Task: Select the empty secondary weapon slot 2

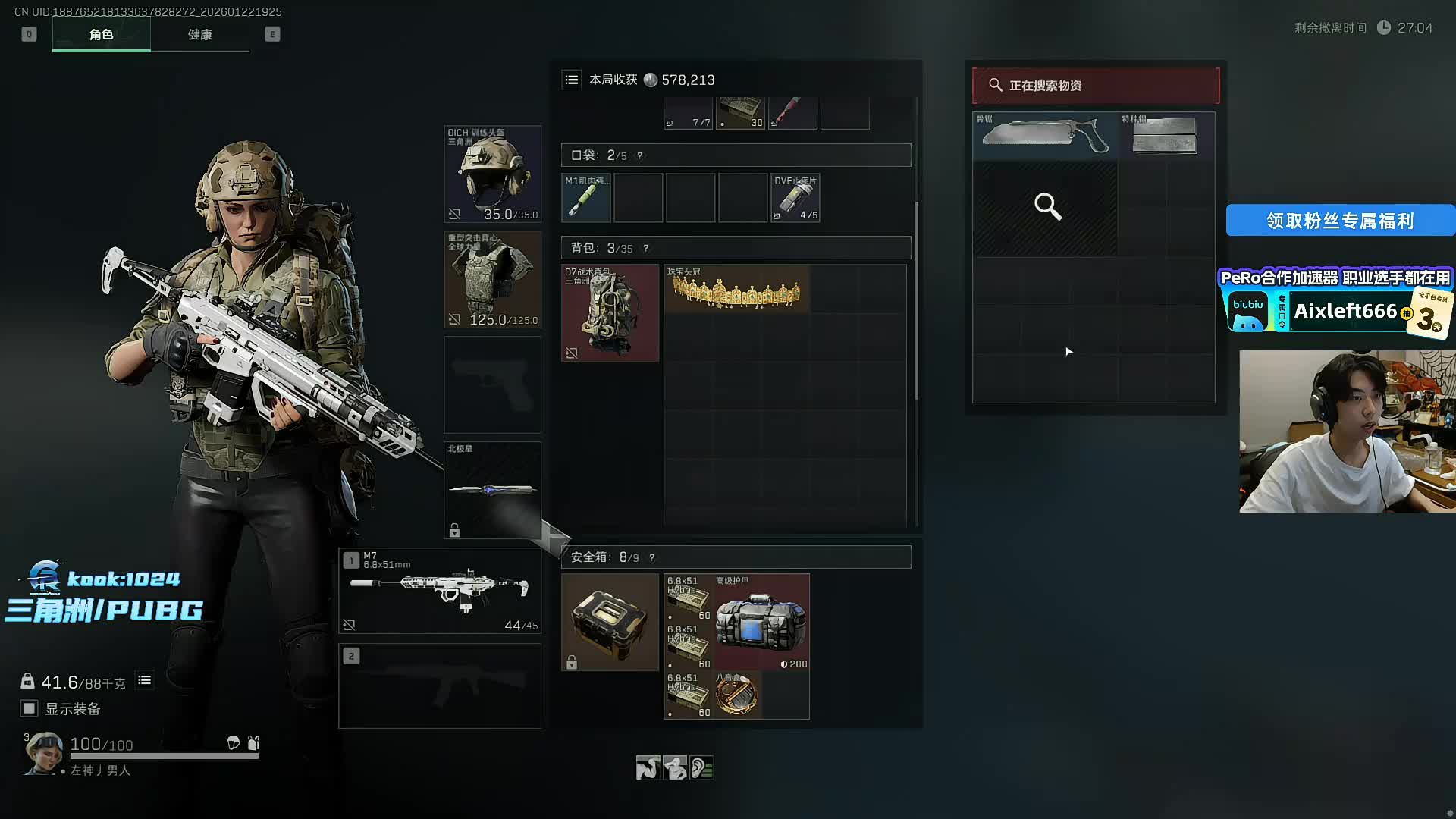Action: click(x=440, y=686)
